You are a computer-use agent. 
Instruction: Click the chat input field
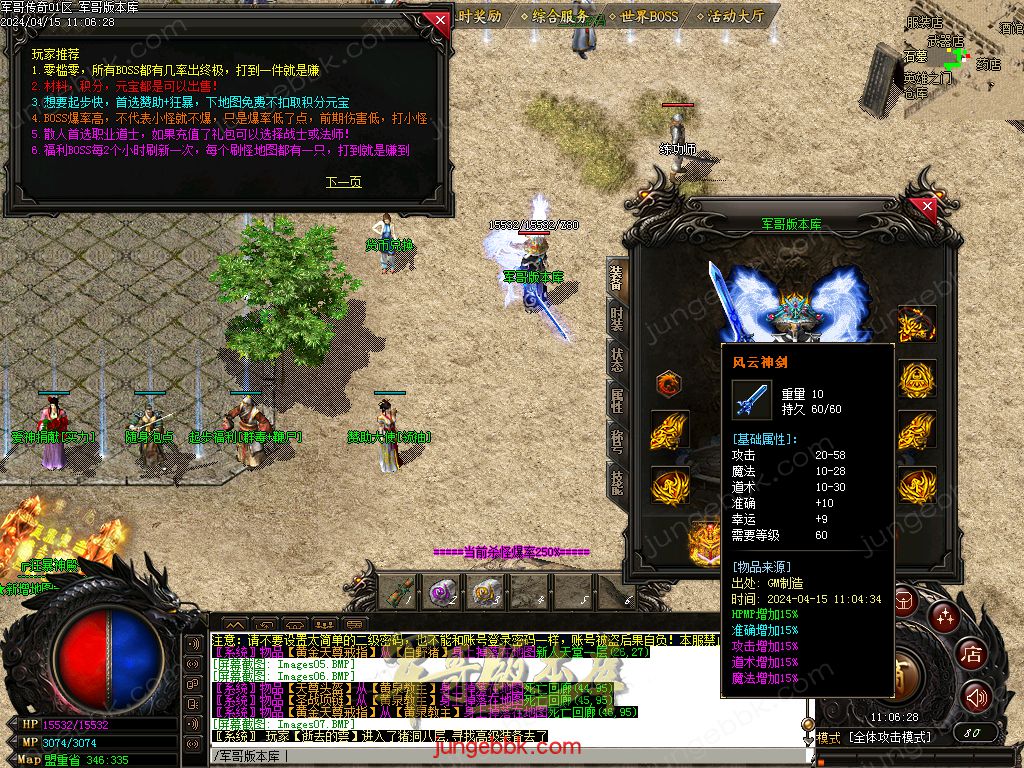(x=500, y=755)
